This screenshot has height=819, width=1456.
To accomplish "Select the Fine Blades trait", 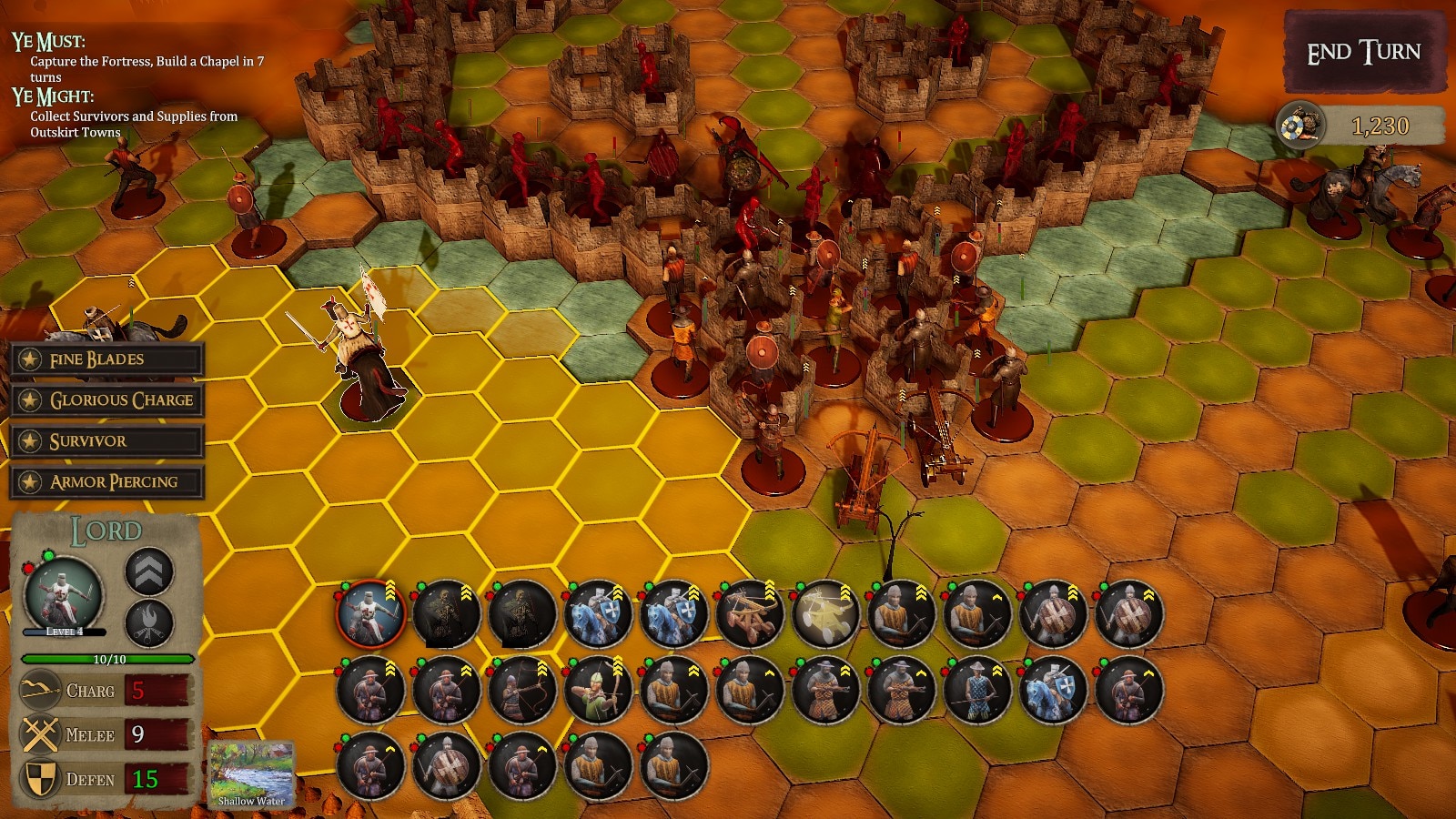I will [x=106, y=359].
